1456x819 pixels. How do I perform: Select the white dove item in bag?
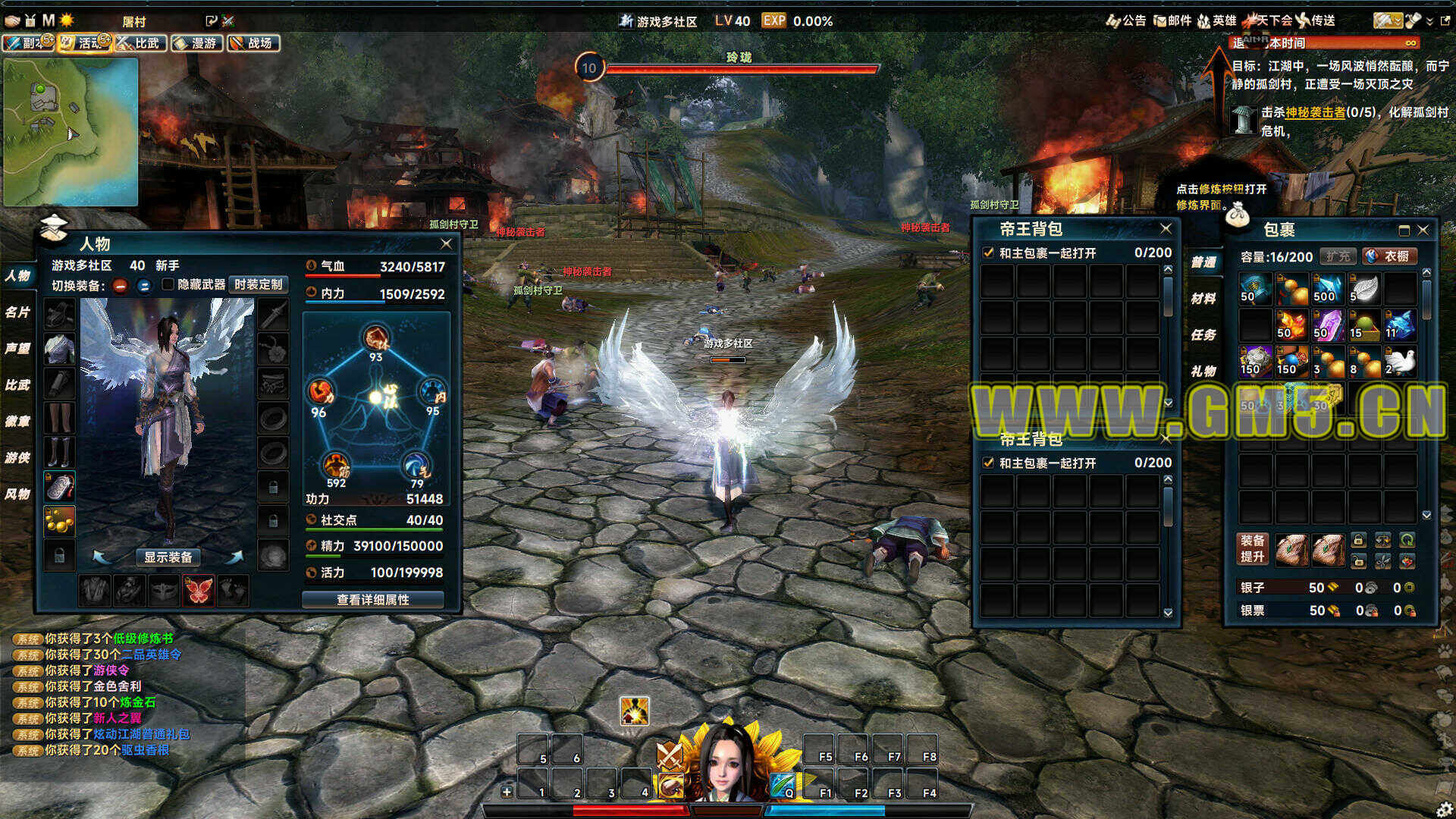click(1400, 362)
